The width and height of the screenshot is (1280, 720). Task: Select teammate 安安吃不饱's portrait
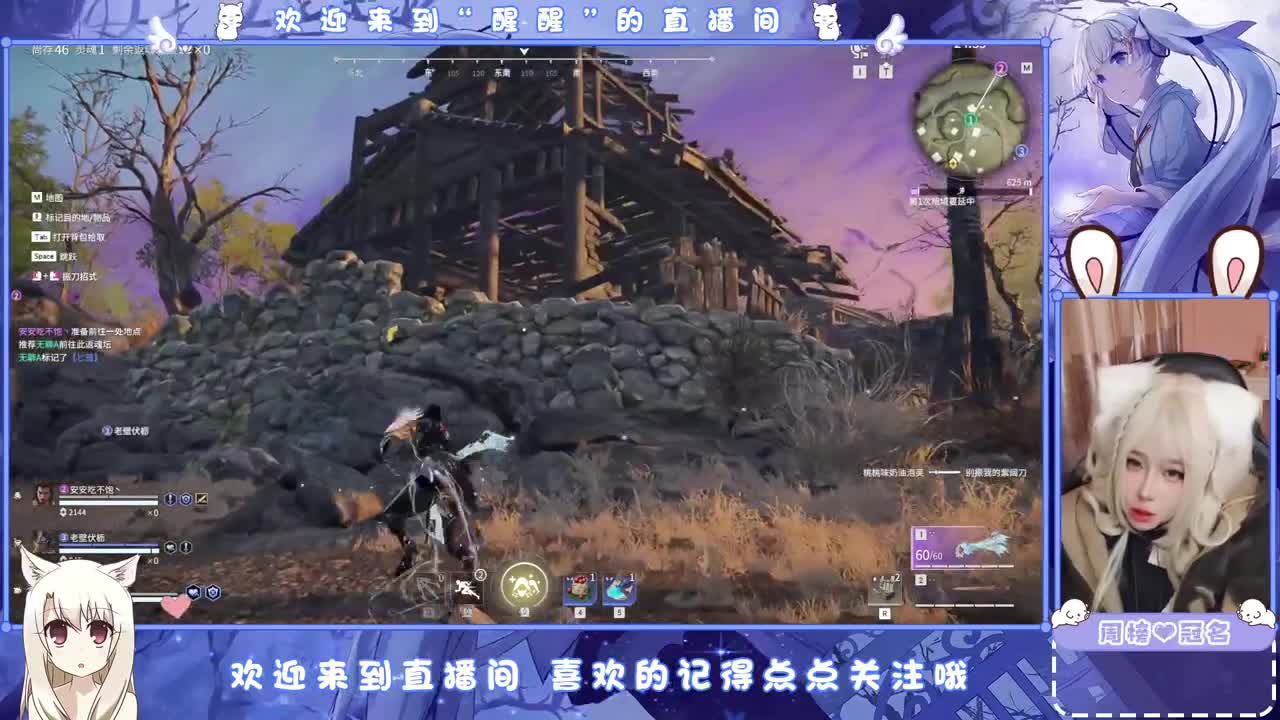[x=42, y=495]
